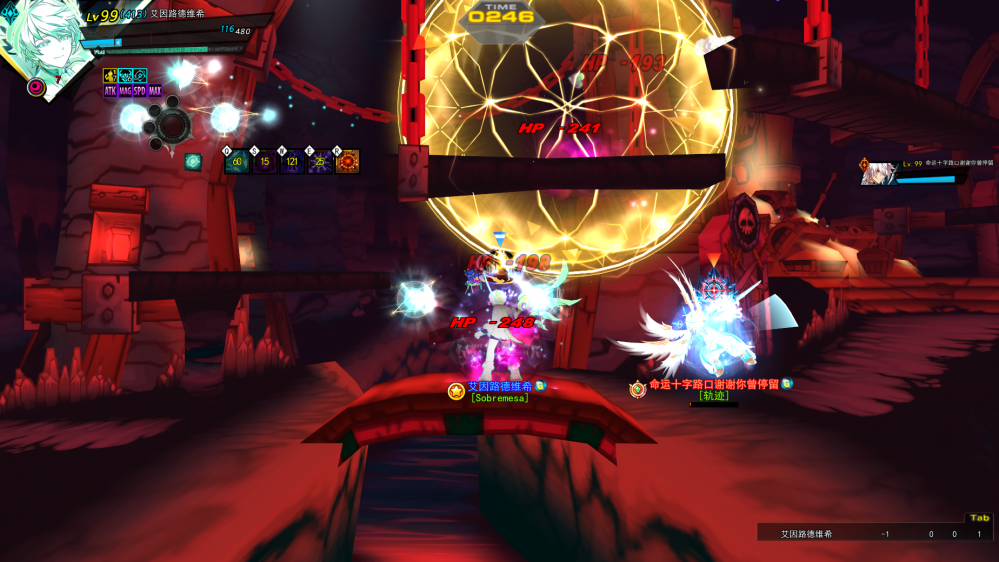Click the MAX buff indicator

coord(155,91)
